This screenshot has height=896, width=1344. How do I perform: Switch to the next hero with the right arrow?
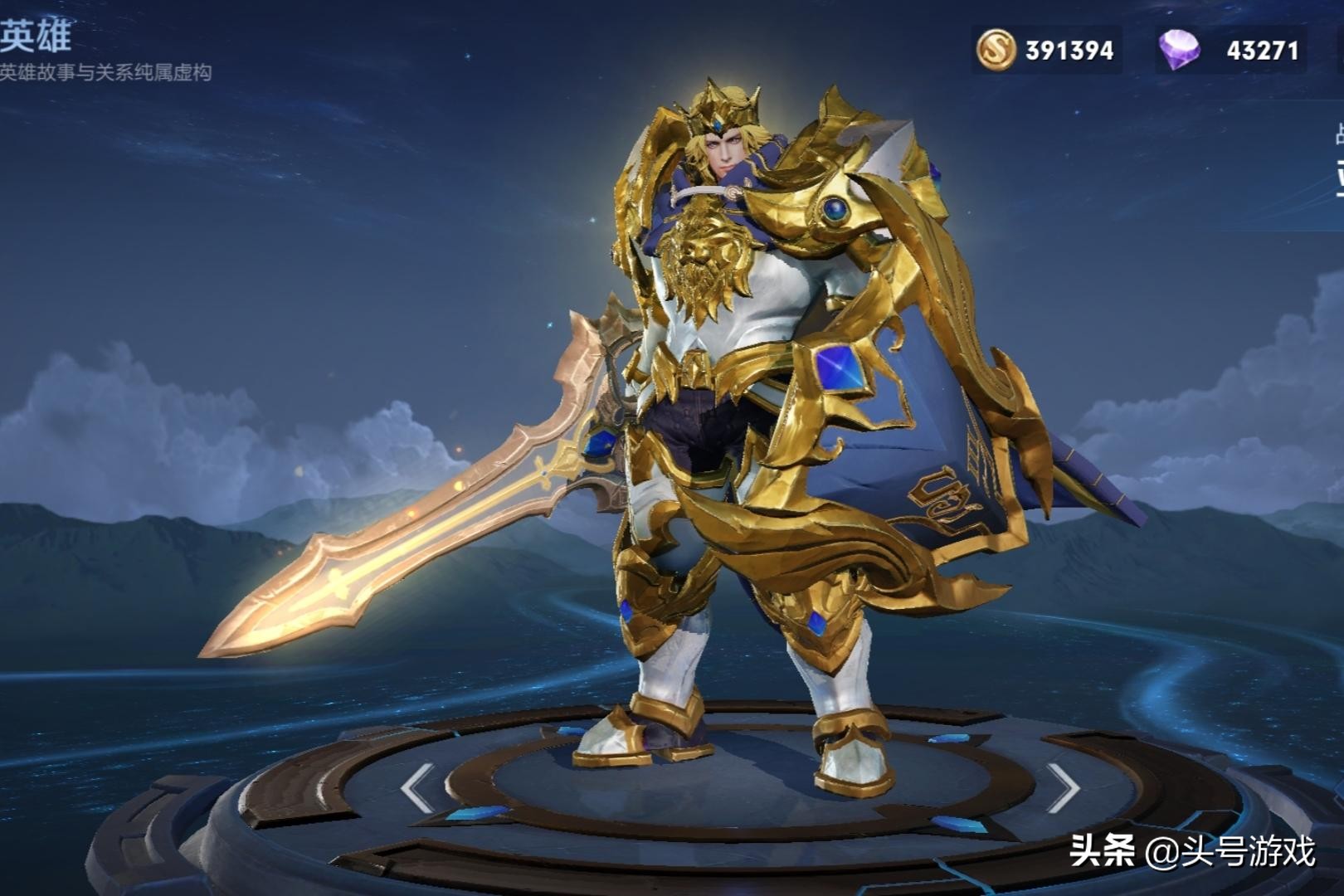pos(1061,787)
